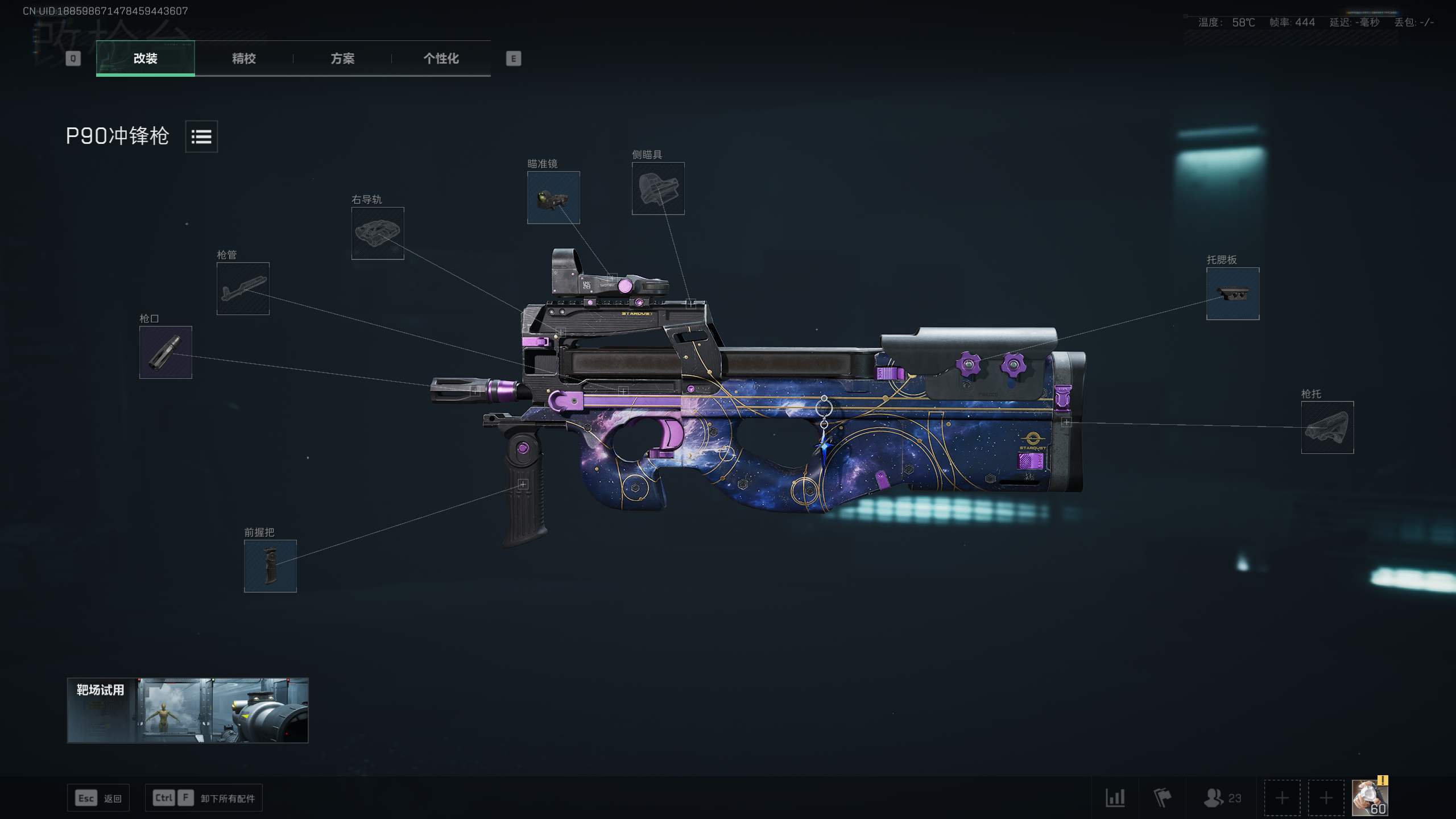Click the Esc 返回 return button
This screenshot has height=819, width=1456.
(x=98, y=797)
